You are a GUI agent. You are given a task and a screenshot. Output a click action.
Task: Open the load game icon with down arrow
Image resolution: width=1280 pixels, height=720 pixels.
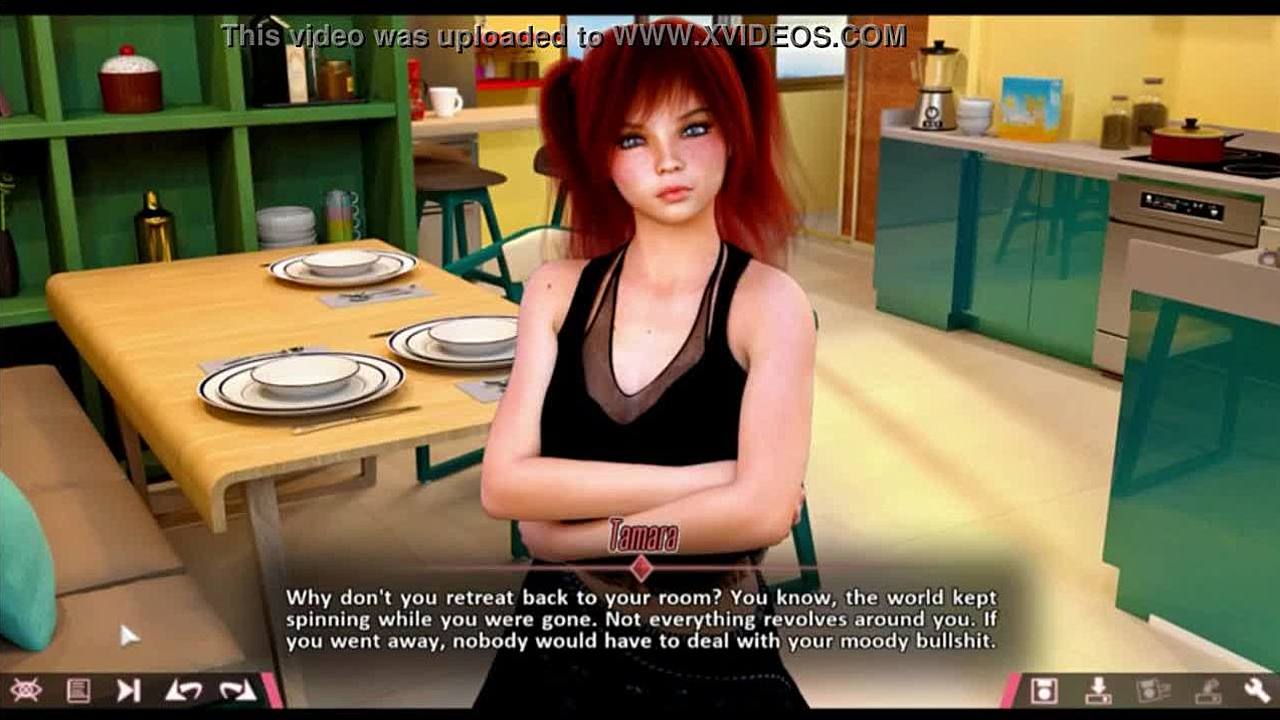(x=1098, y=690)
